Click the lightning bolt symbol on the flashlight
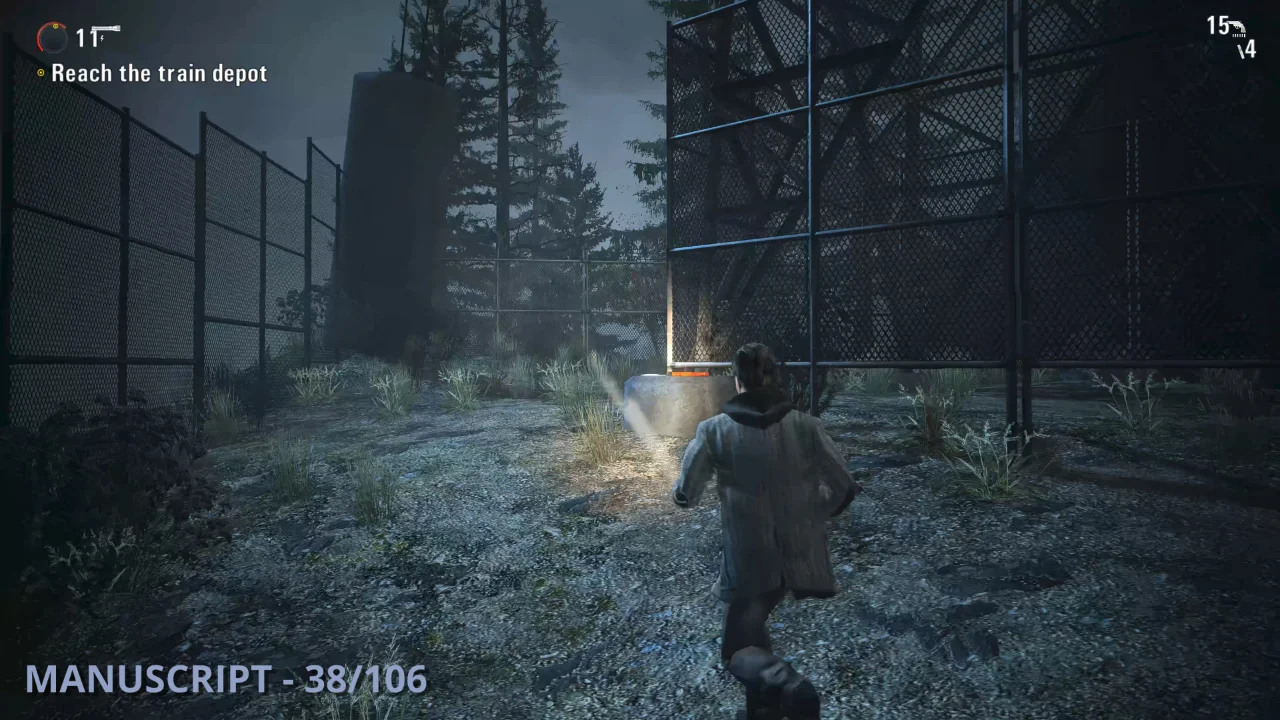The width and height of the screenshot is (1280, 720). 102,38
